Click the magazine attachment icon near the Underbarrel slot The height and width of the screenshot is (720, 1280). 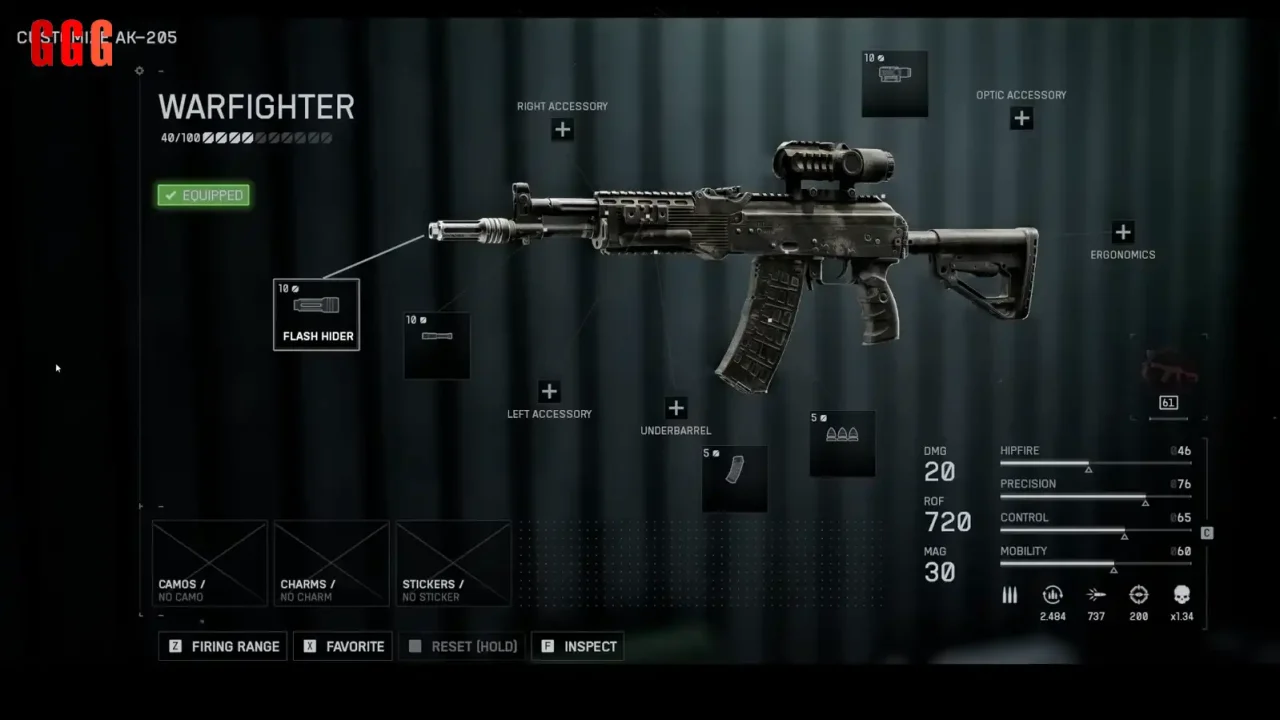[x=735, y=477]
